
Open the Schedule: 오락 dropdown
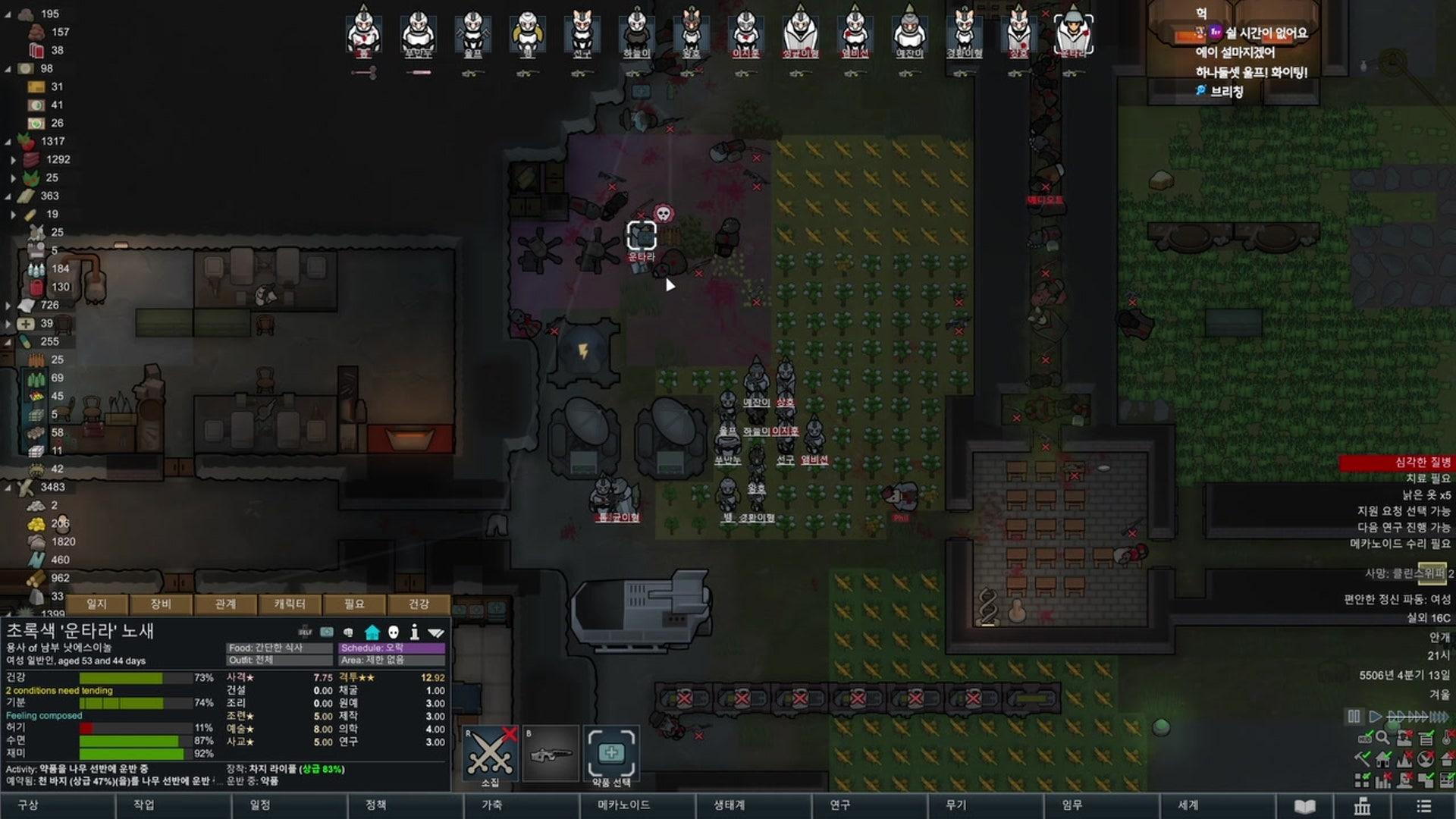point(391,648)
